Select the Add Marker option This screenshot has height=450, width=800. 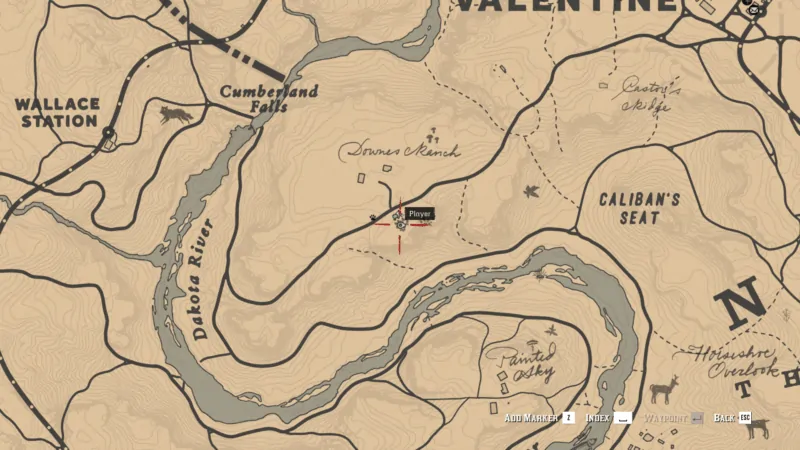pyautogui.click(x=539, y=418)
